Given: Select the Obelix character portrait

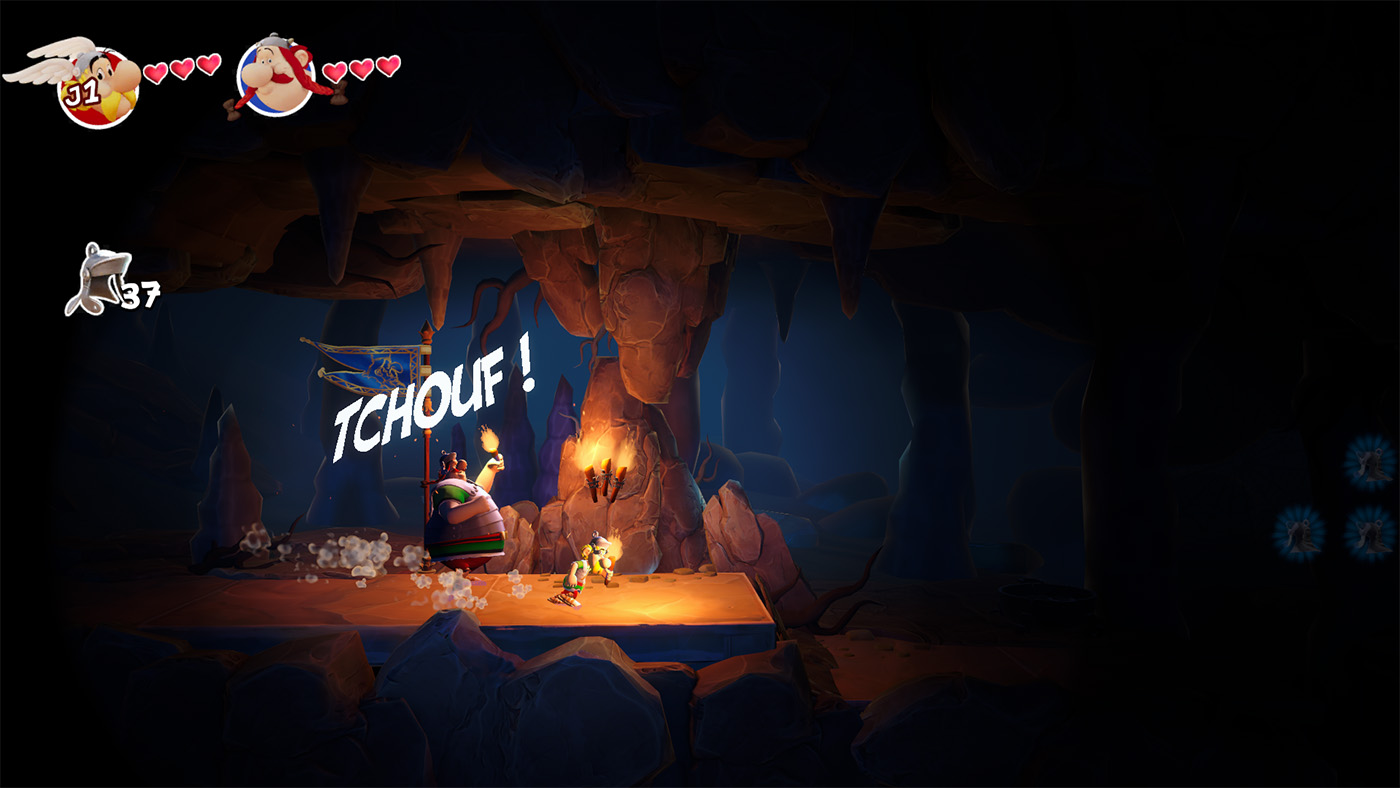Looking at the screenshot, I should coord(276,78).
